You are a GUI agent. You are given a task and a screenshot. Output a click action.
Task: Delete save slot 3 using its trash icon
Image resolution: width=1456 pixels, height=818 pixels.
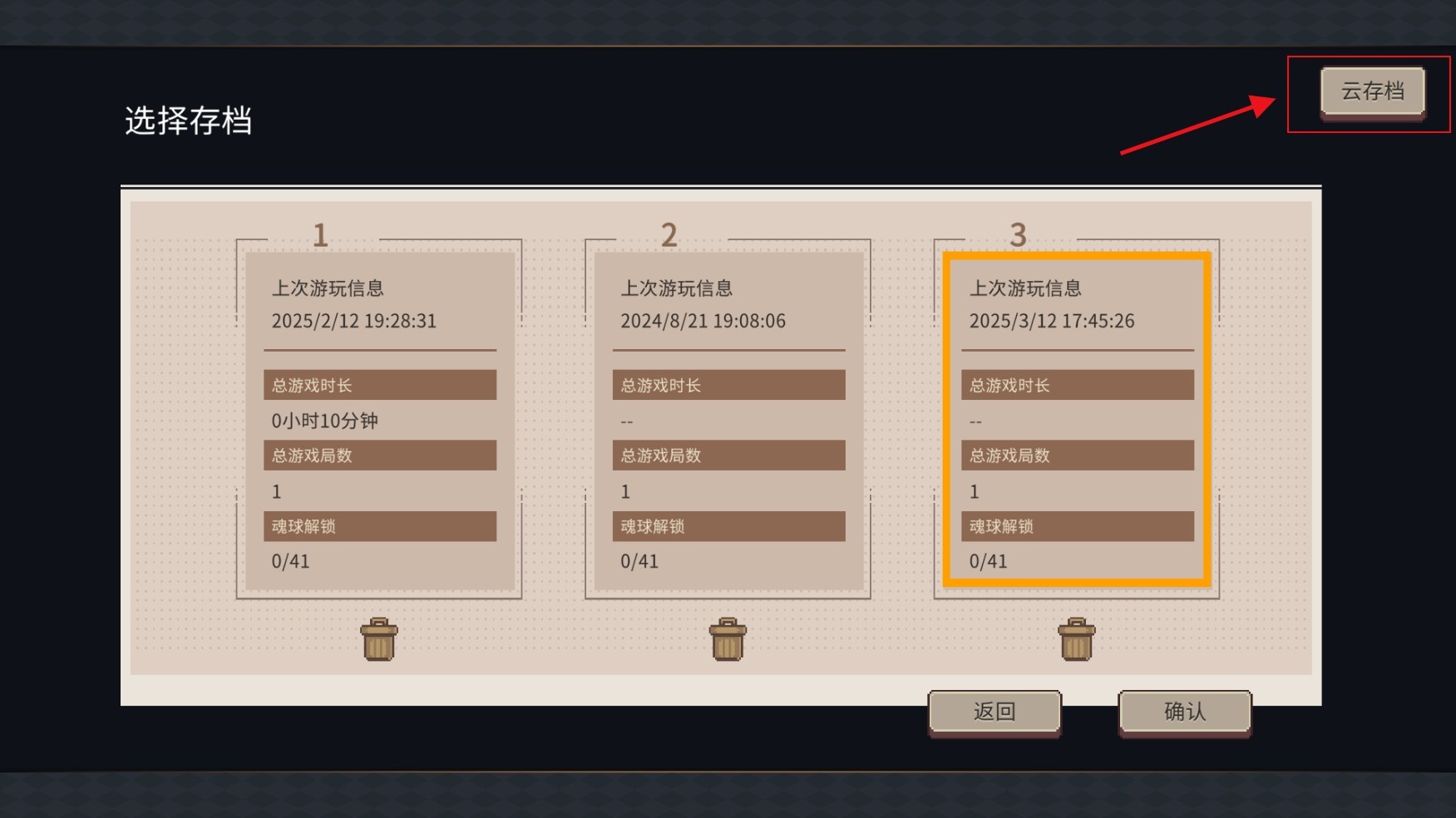coord(1076,638)
